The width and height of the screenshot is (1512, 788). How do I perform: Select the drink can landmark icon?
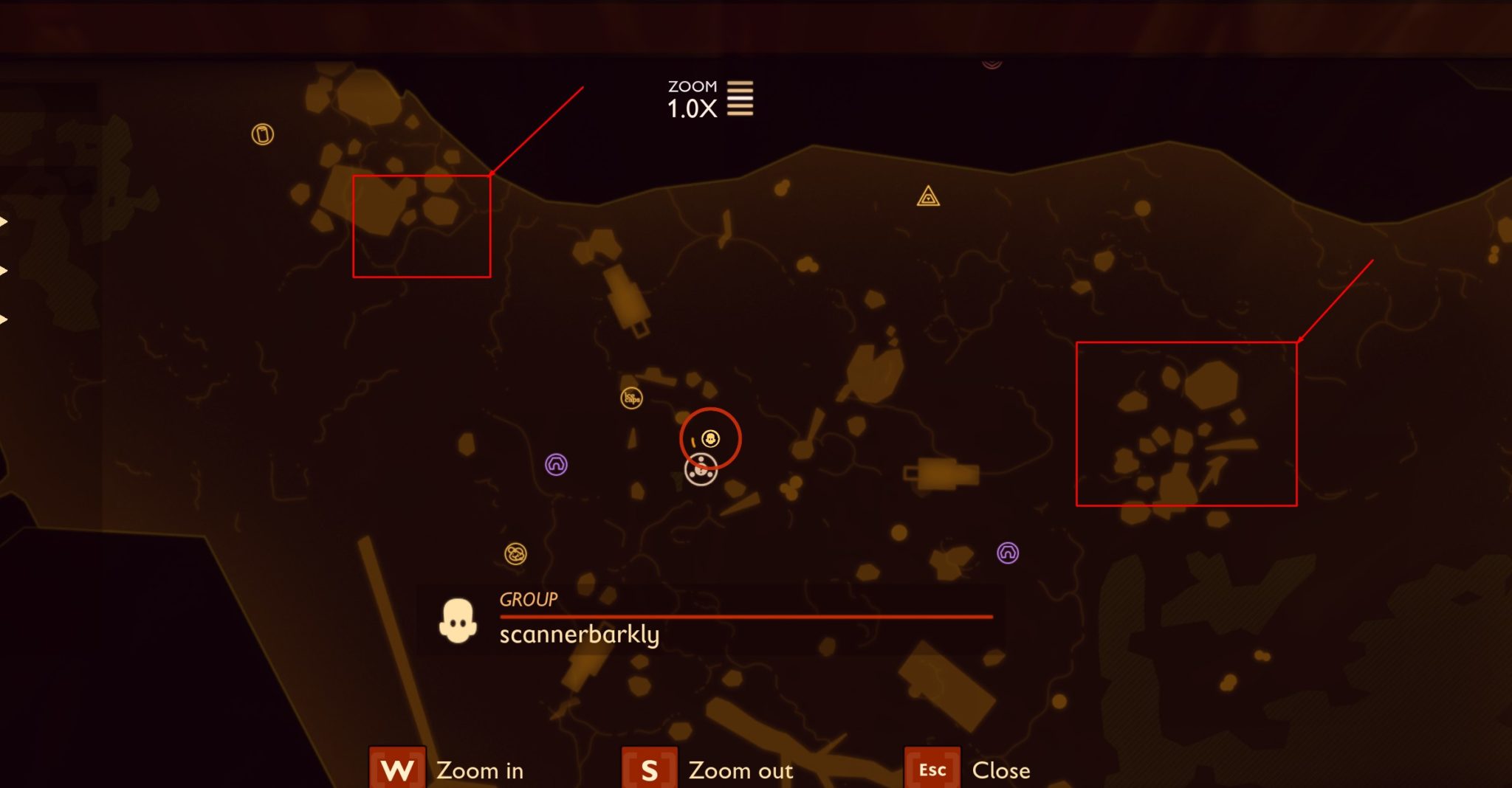pyautogui.click(x=261, y=136)
